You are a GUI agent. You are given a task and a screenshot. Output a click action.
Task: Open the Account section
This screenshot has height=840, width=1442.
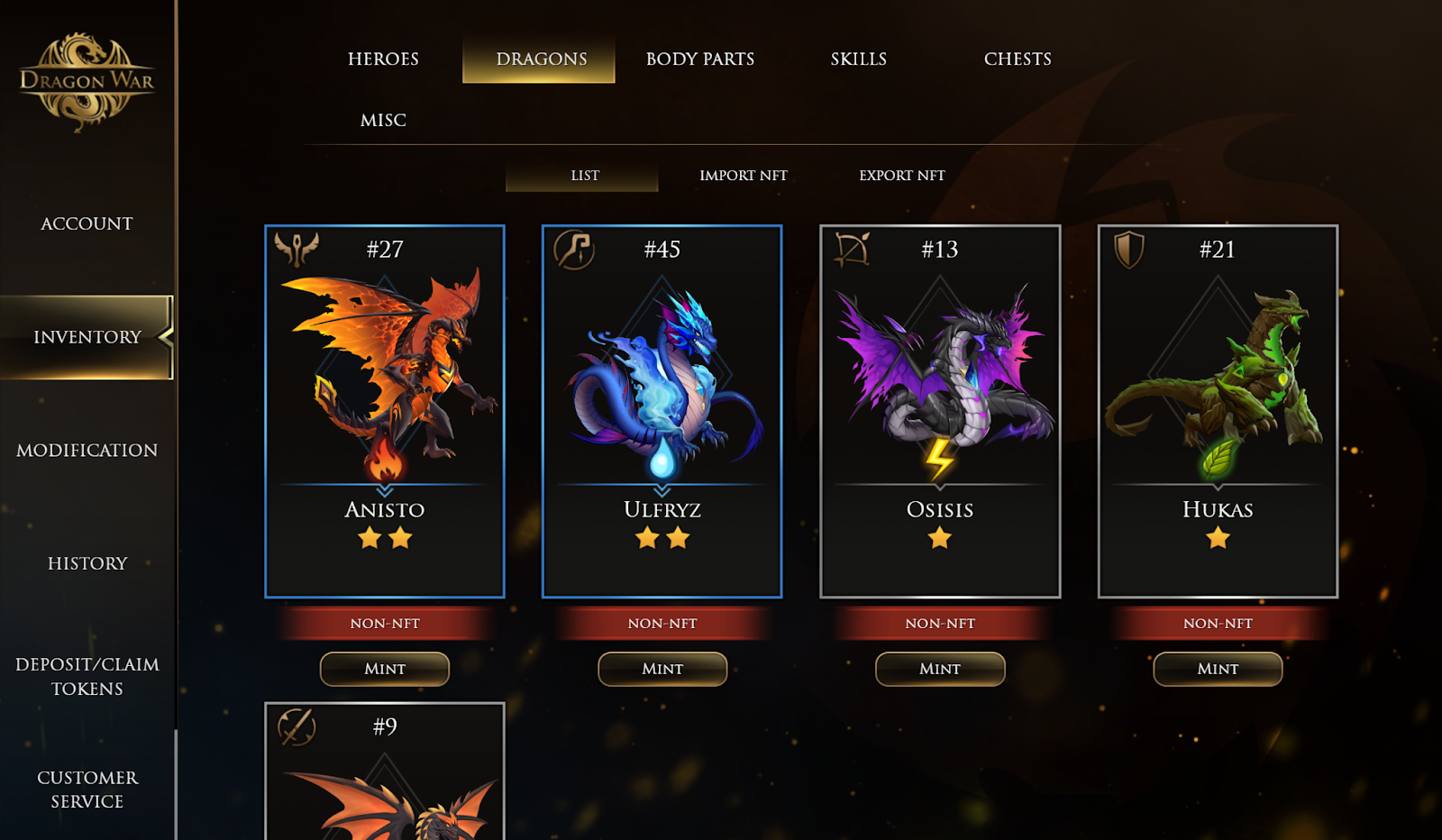tap(87, 224)
